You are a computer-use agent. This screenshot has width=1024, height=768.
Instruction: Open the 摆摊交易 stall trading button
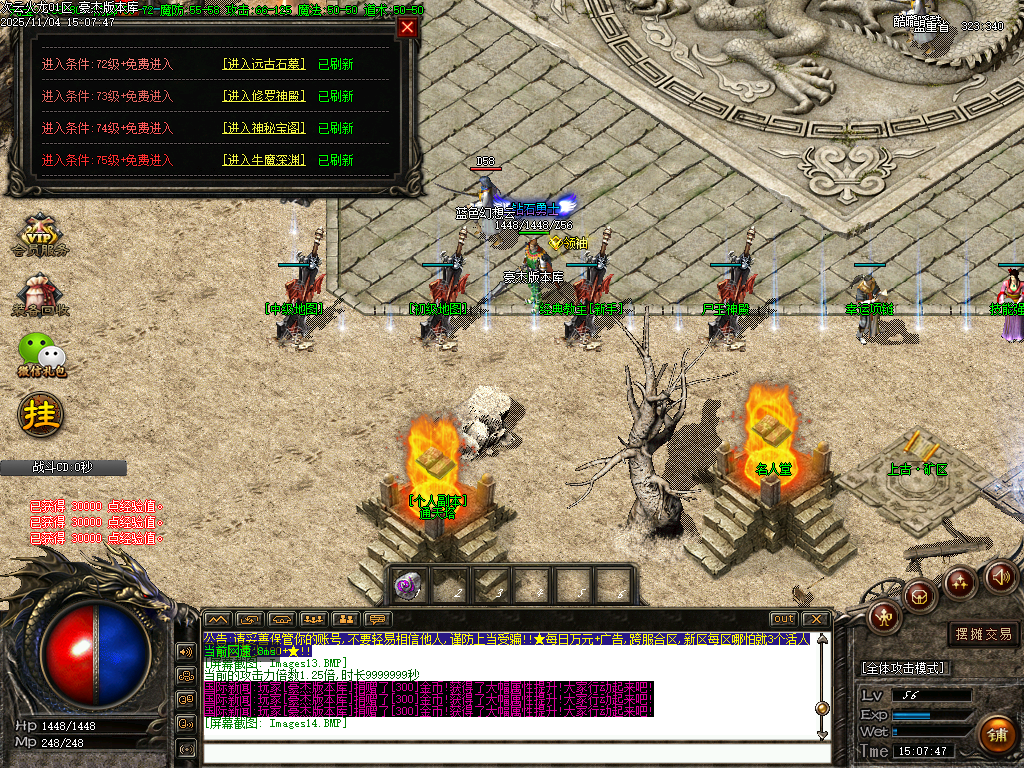[x=984, y=634]
